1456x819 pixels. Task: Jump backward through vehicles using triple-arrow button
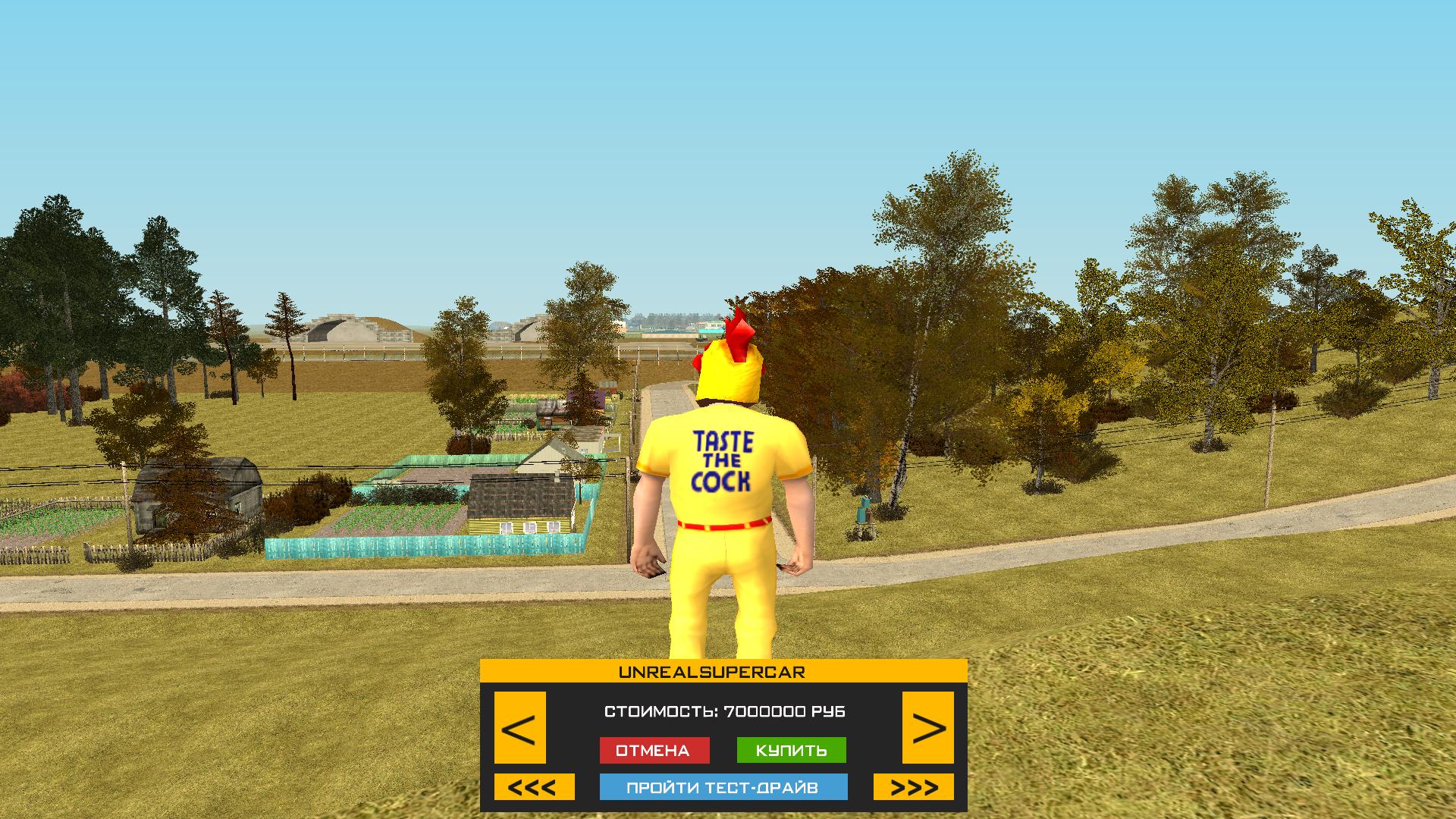533,788
